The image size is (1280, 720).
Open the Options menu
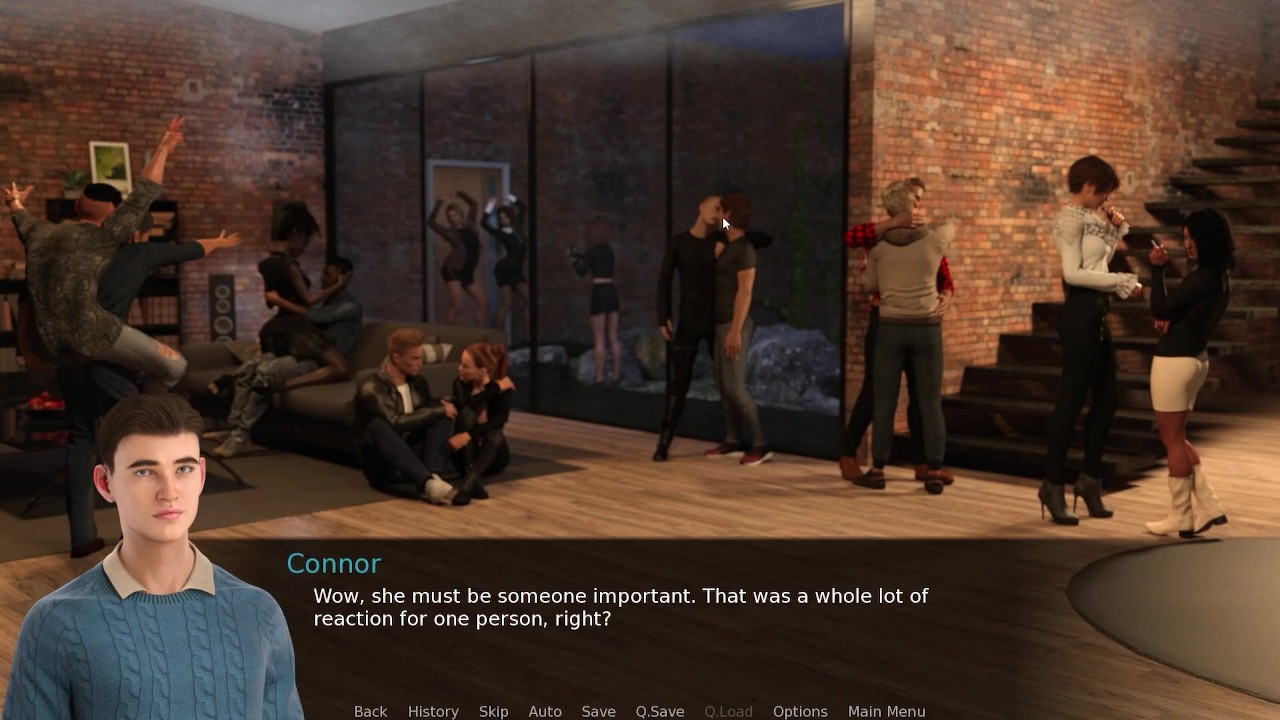[x=800, y=711]
